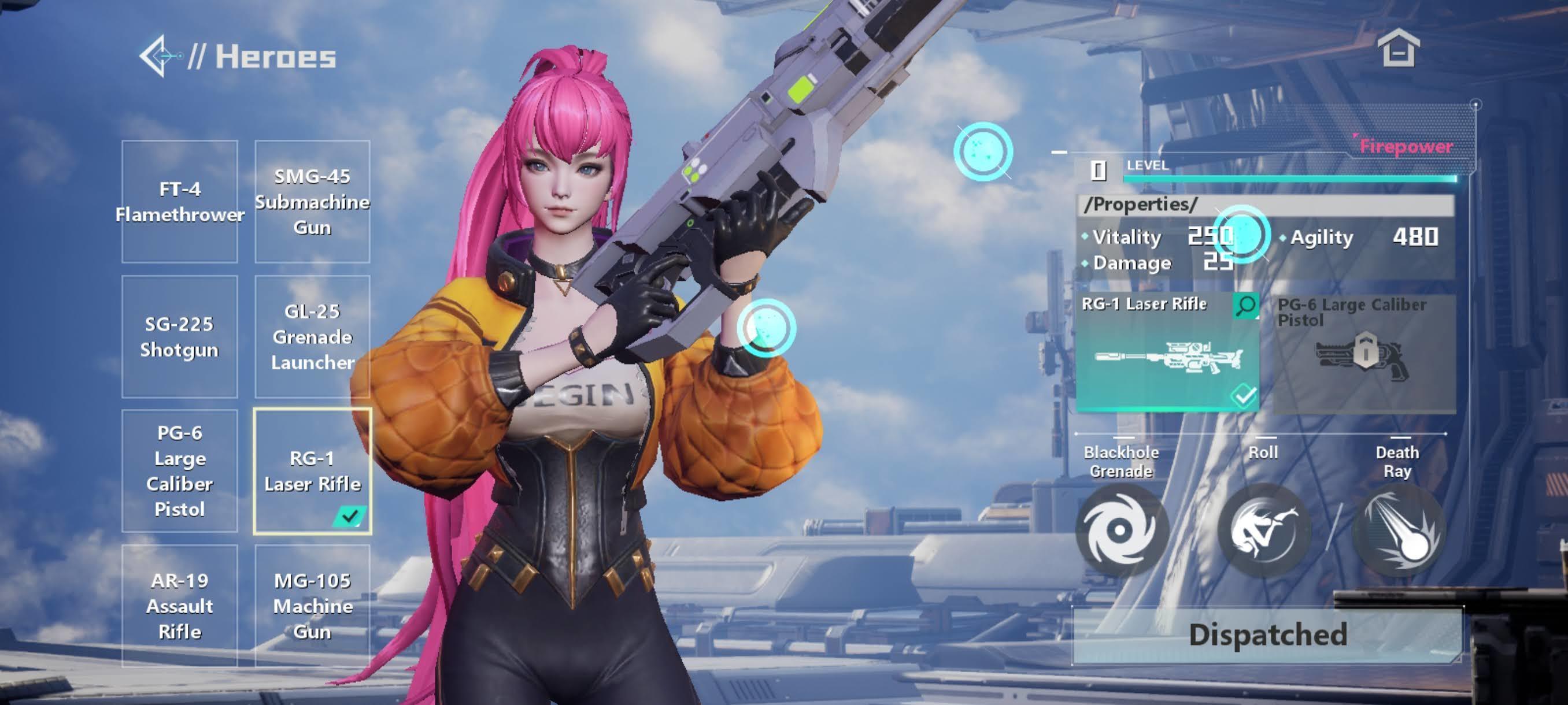View the Death Ray skill icon
This screenshot has height=705, width=1568.
(1399, 530)
